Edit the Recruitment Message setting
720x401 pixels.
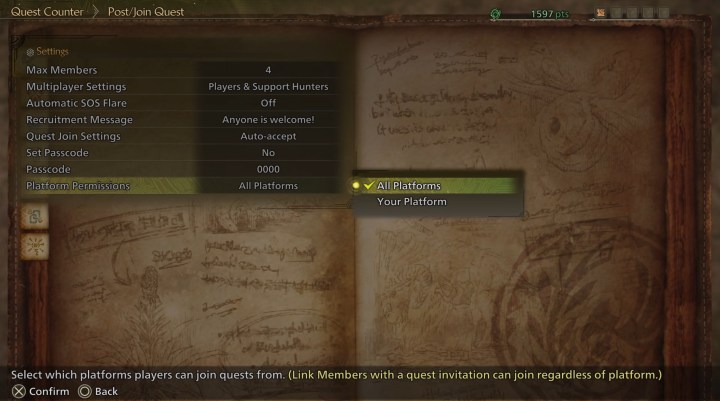180,120
